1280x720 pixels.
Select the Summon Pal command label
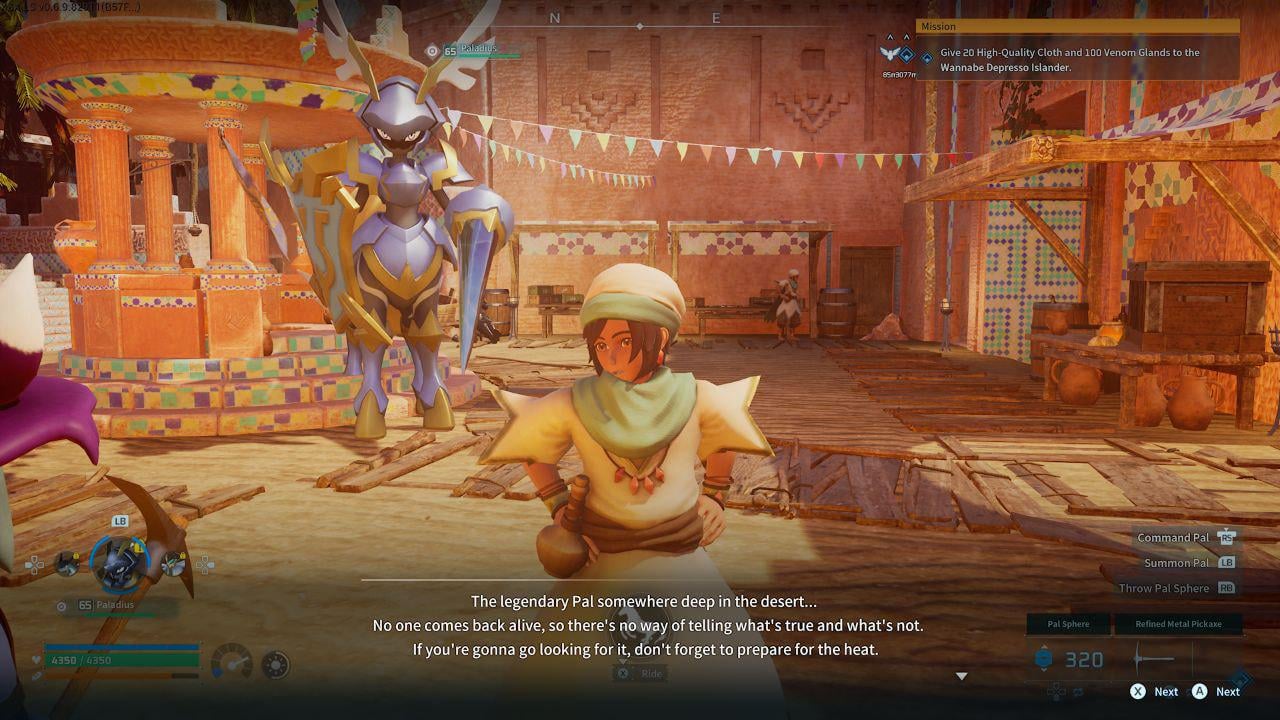(1177, 563)
